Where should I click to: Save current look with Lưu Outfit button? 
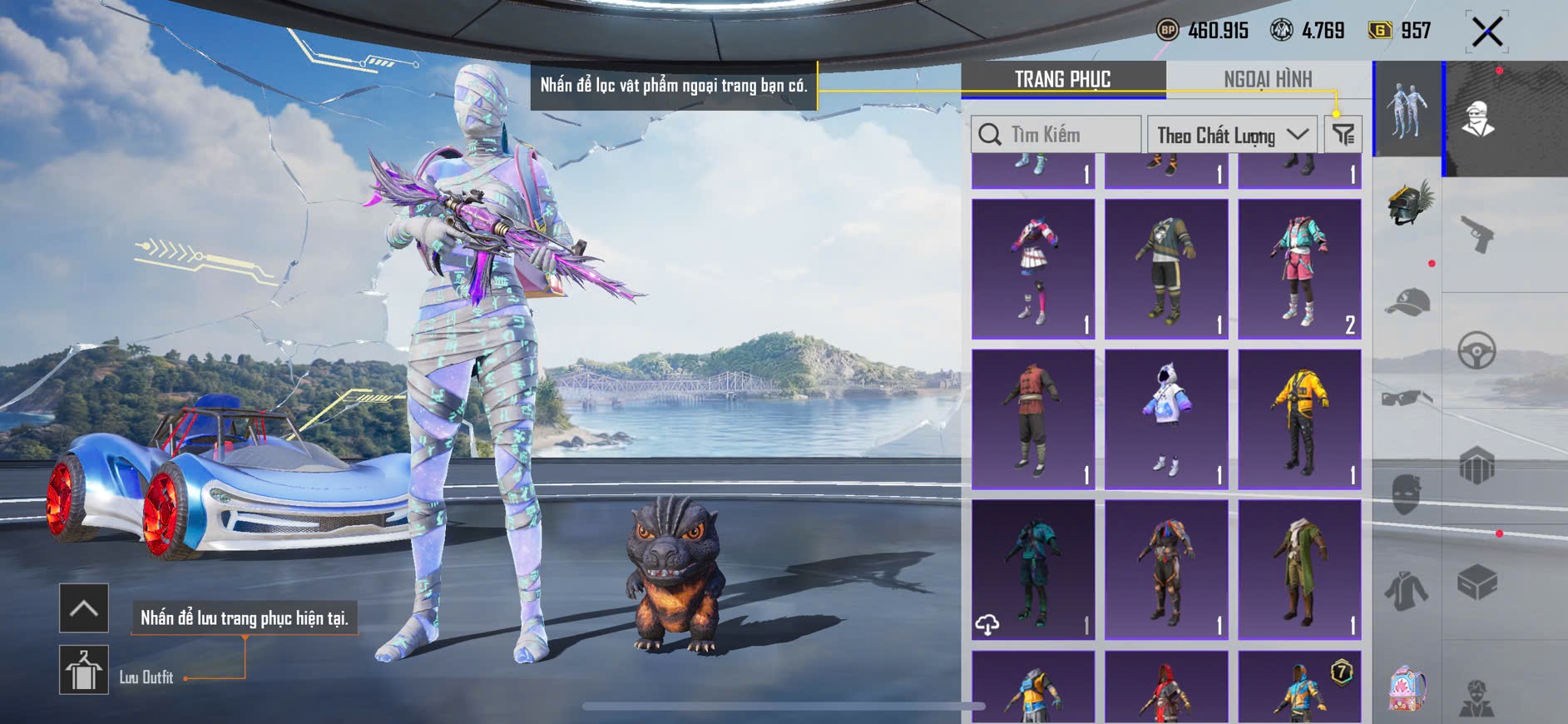click(x=84, y=670)
